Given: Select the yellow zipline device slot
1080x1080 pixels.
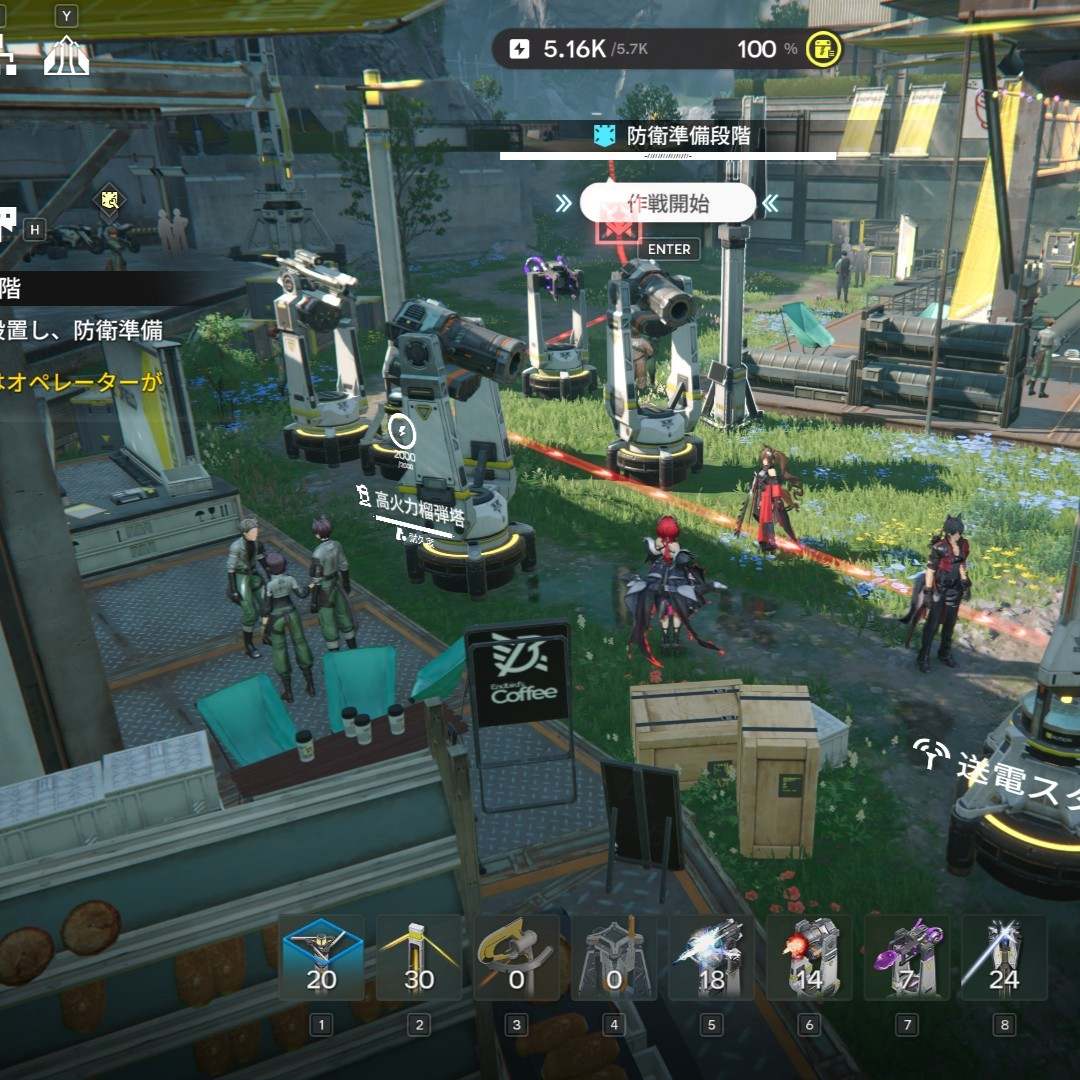Looking at the screenshot, I should 516,958.
